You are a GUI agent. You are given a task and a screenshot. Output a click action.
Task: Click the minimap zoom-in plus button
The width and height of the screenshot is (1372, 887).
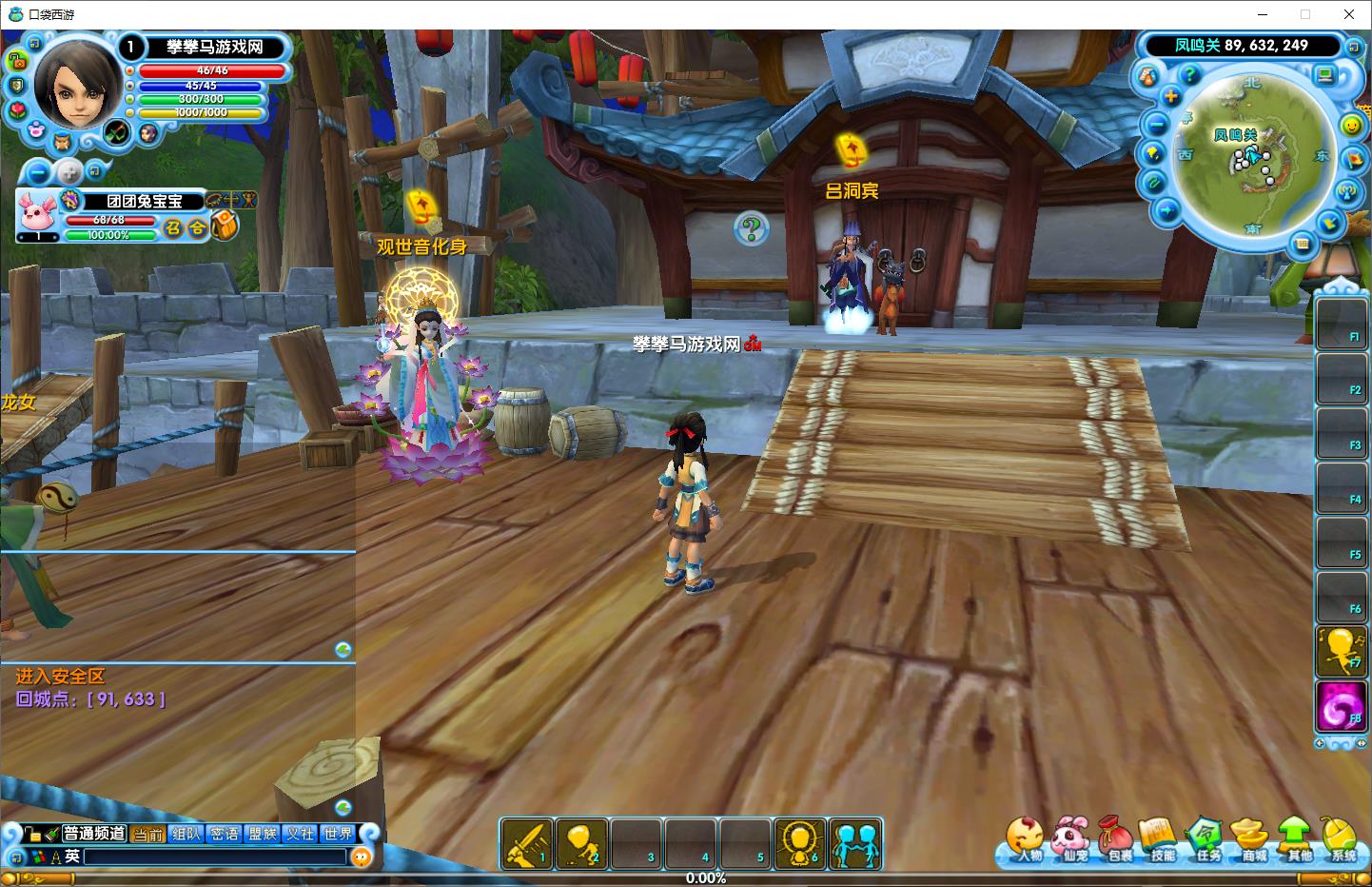pos(1170,97)
